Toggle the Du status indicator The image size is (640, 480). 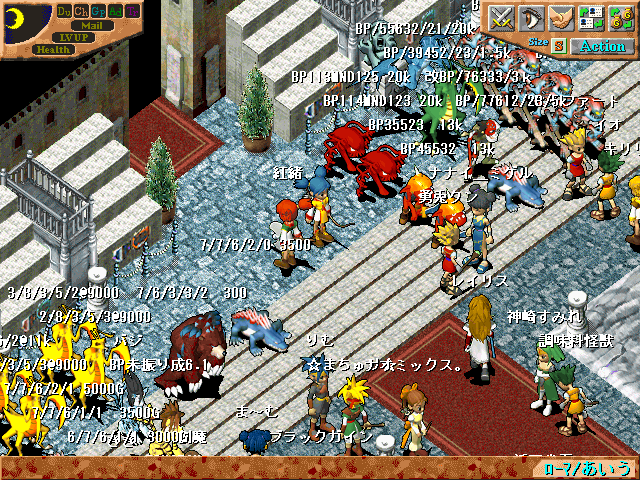click(x=64, y=10)
